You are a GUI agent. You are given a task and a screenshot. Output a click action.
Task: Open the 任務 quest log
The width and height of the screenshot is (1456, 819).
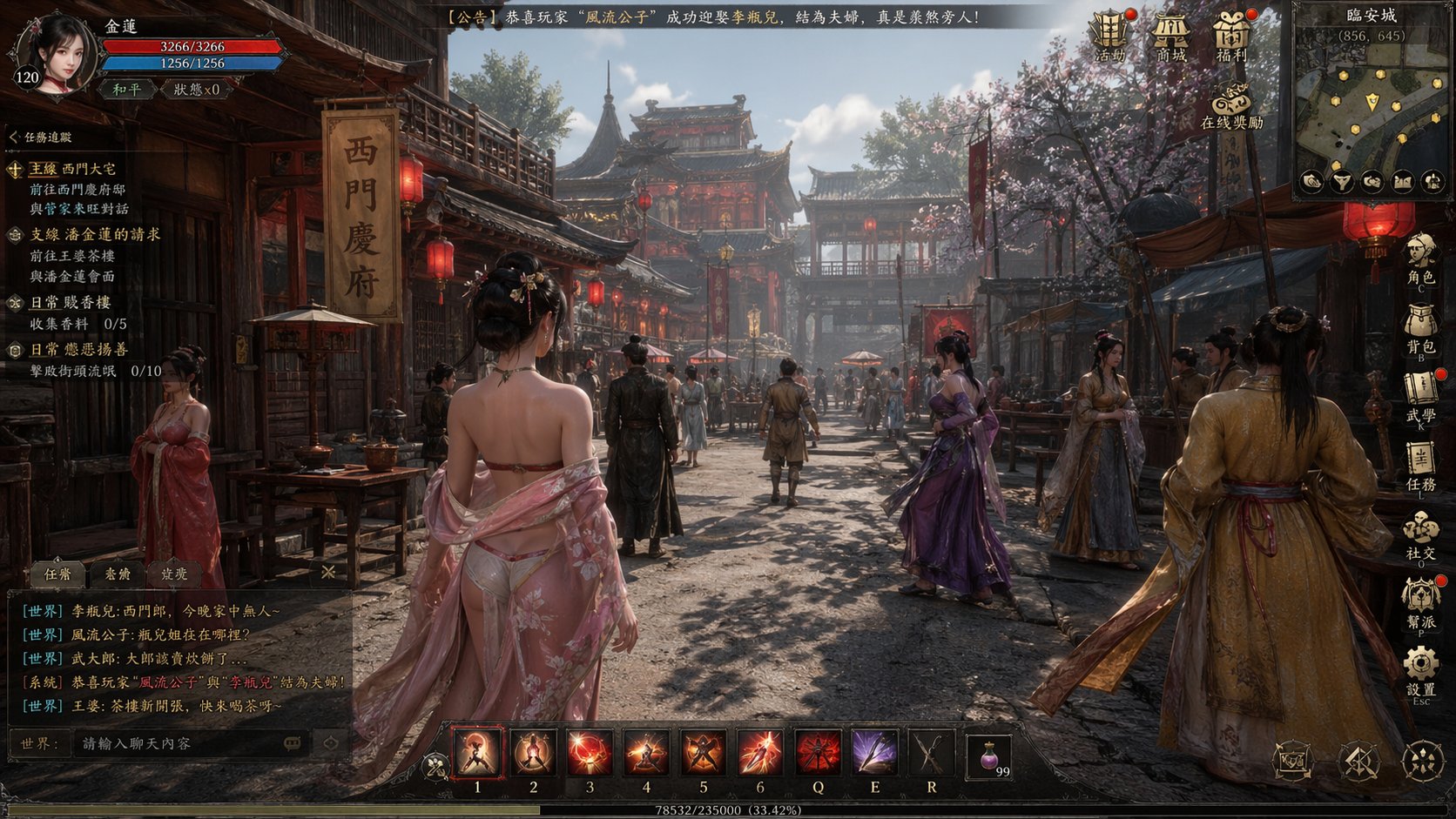pos(1420,466)
